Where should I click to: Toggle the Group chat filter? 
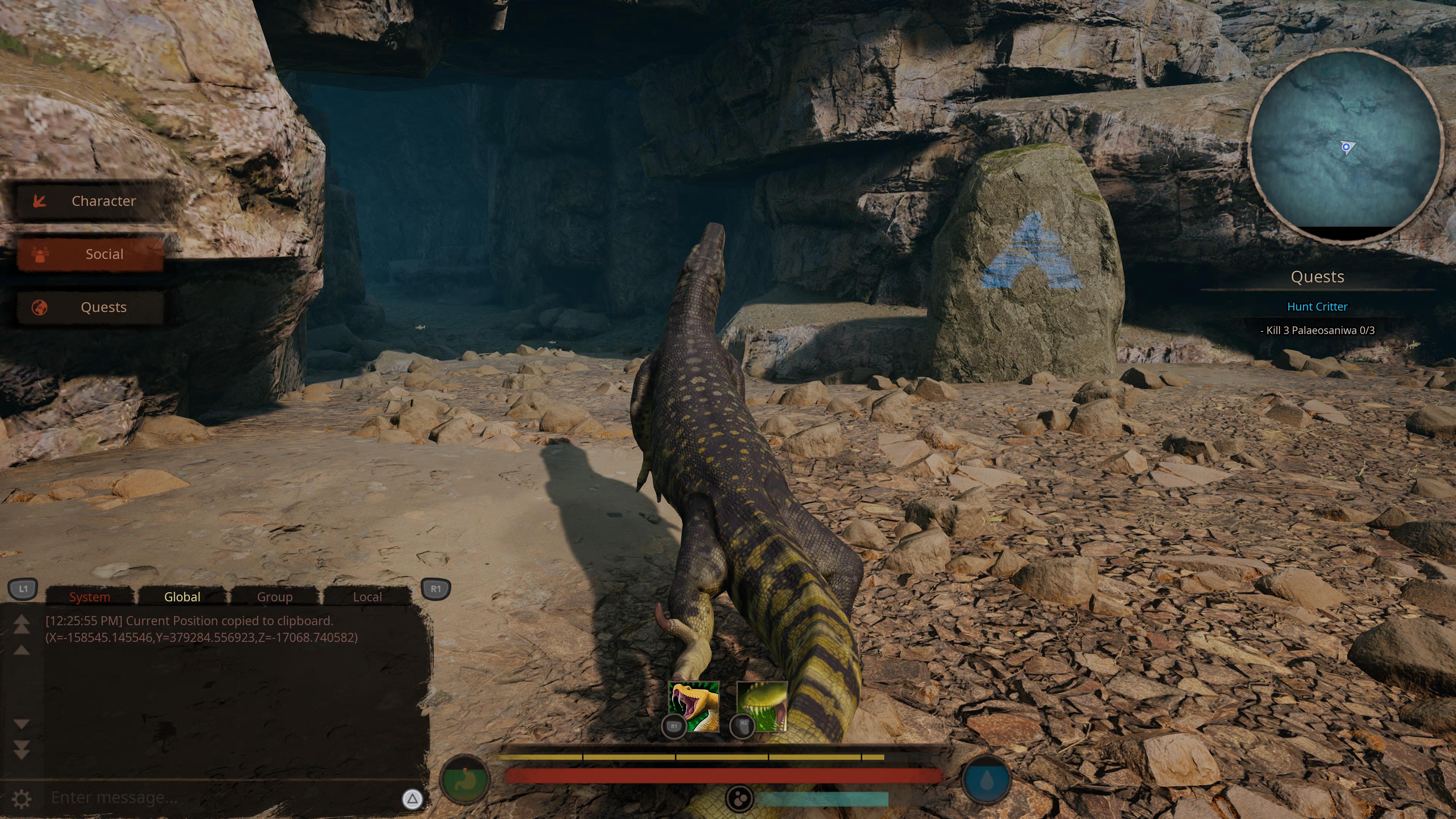(275, 597)
